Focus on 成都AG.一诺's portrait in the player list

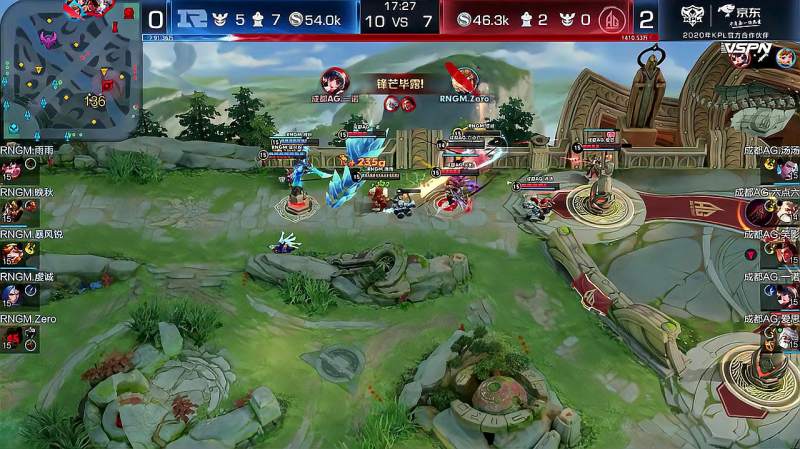[787, 295]
